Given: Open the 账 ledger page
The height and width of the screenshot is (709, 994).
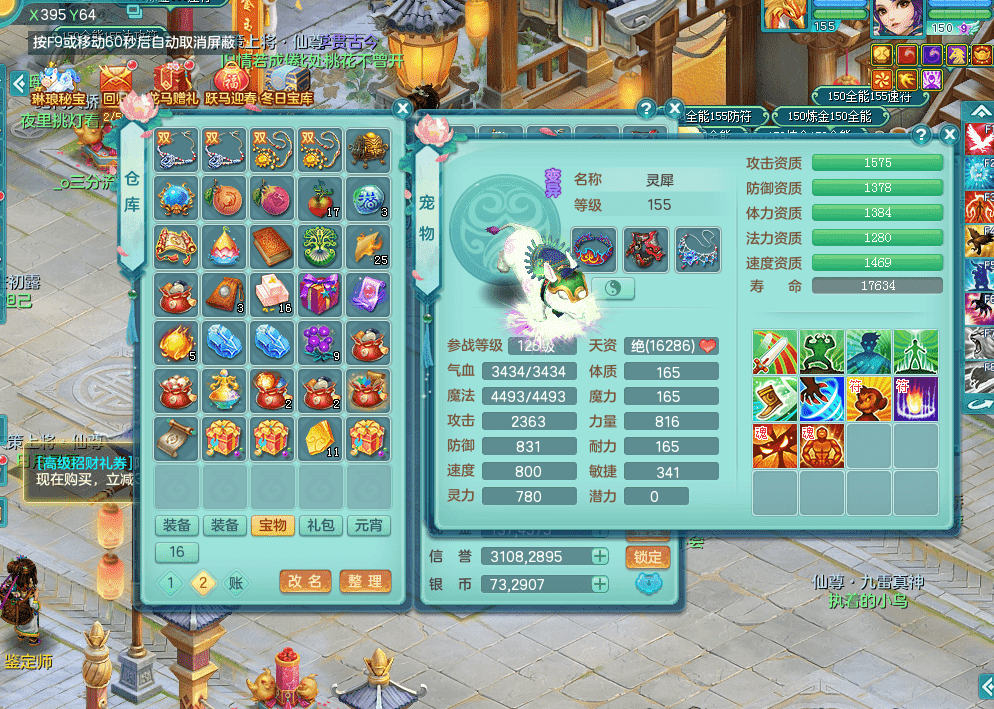Looking at the screenshot, I should coord(236,584).
